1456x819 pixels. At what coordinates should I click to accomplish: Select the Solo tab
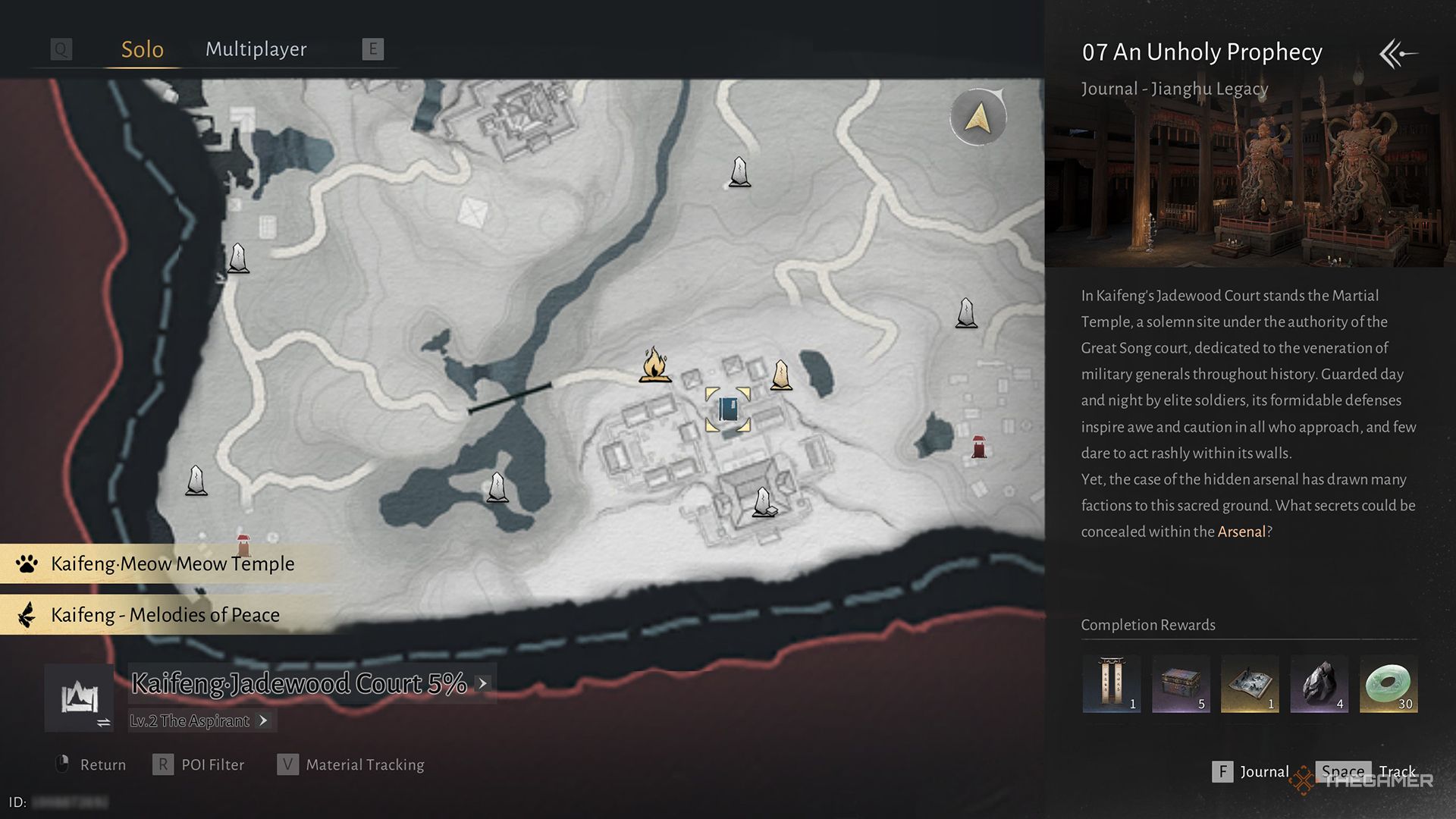[x=141, y=49]
